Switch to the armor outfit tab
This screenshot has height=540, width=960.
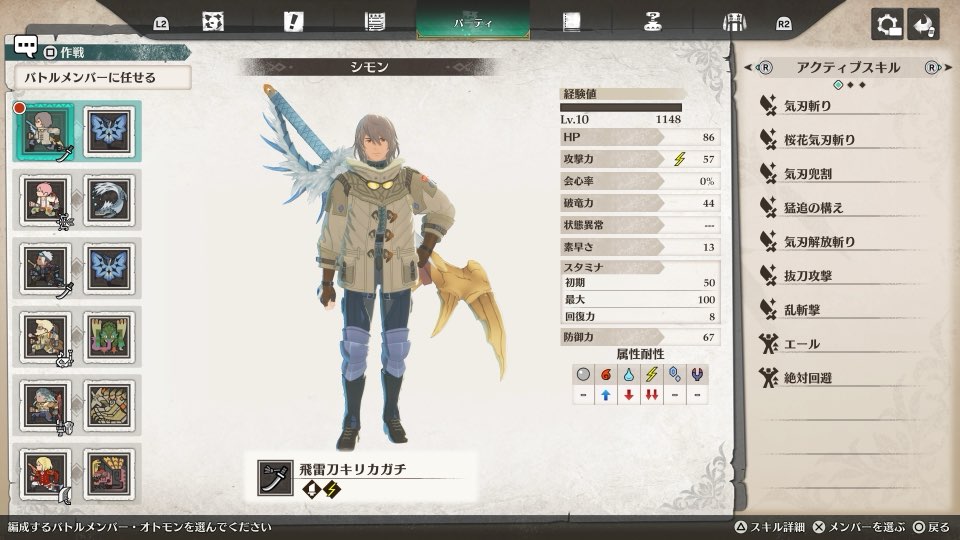(735, 22)
